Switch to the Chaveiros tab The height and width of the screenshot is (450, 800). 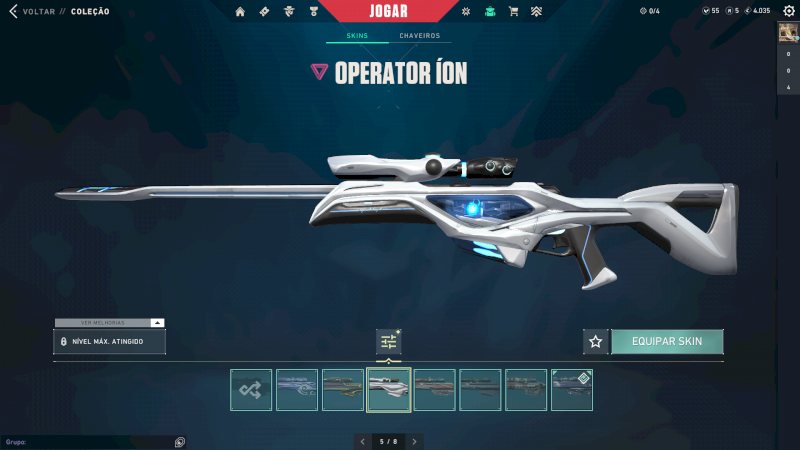(x=419, y=36)
